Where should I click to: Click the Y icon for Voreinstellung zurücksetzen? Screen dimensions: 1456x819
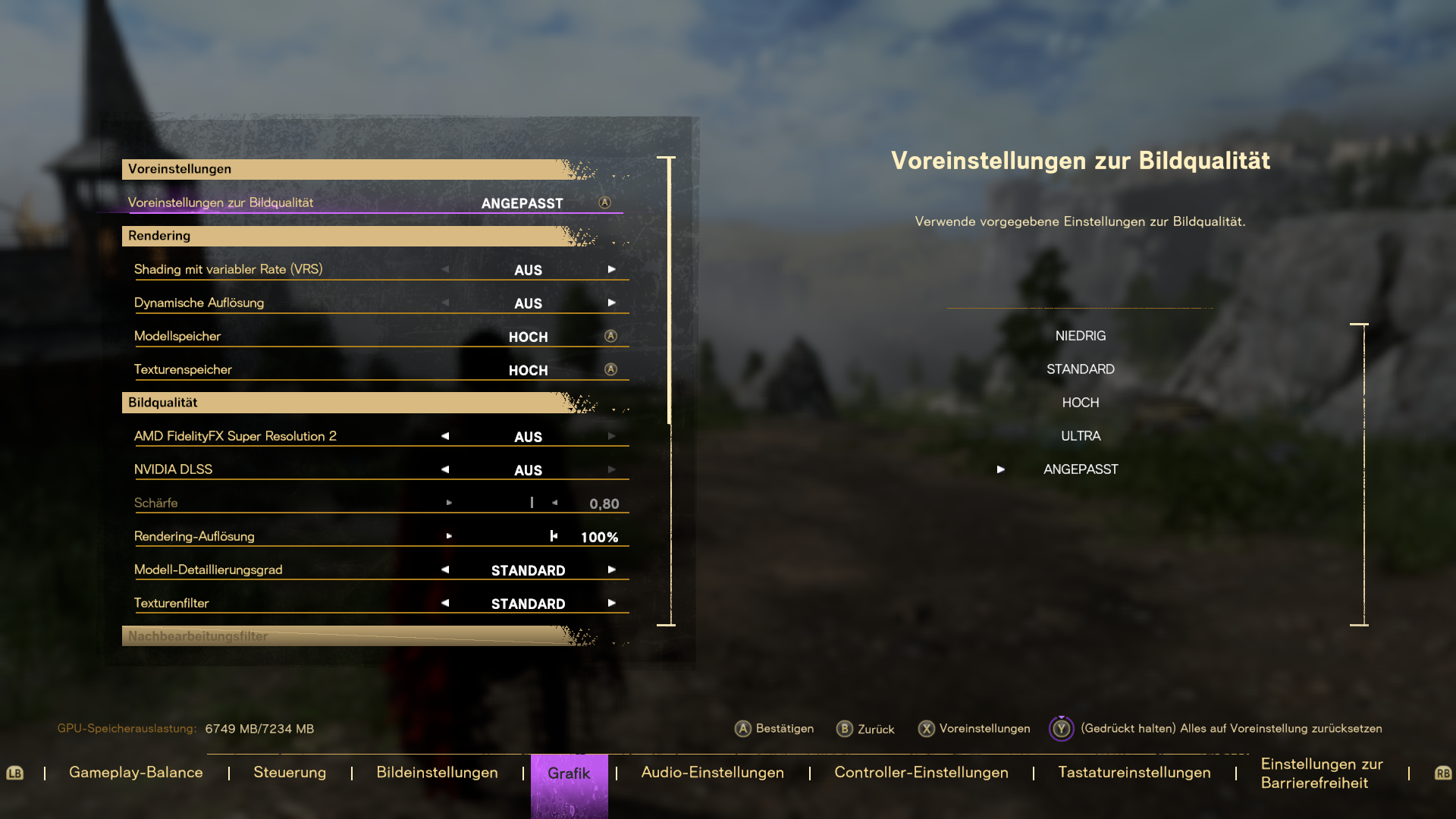tap(1061, 729)
